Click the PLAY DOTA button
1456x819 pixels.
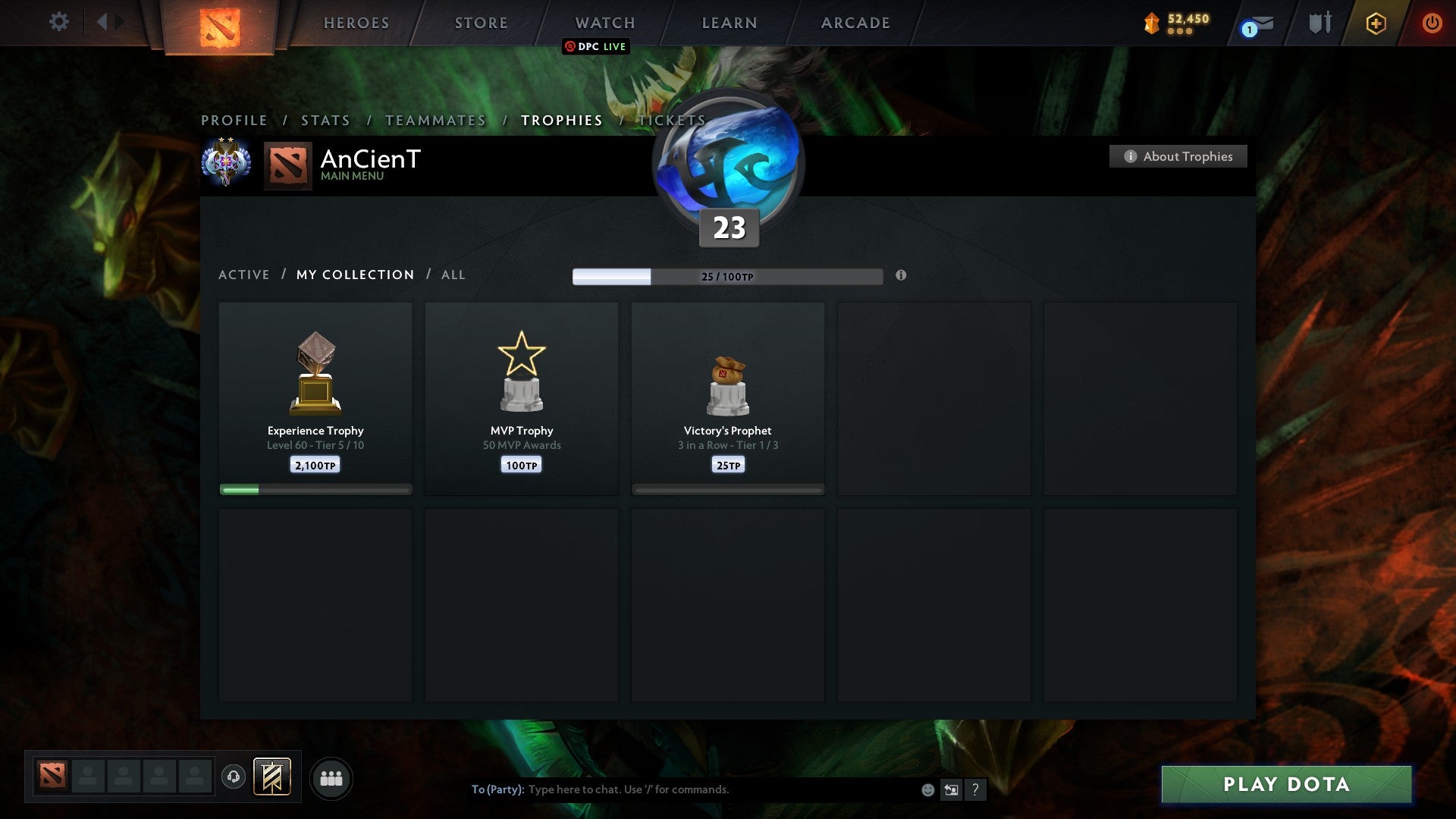point(1284,785)
